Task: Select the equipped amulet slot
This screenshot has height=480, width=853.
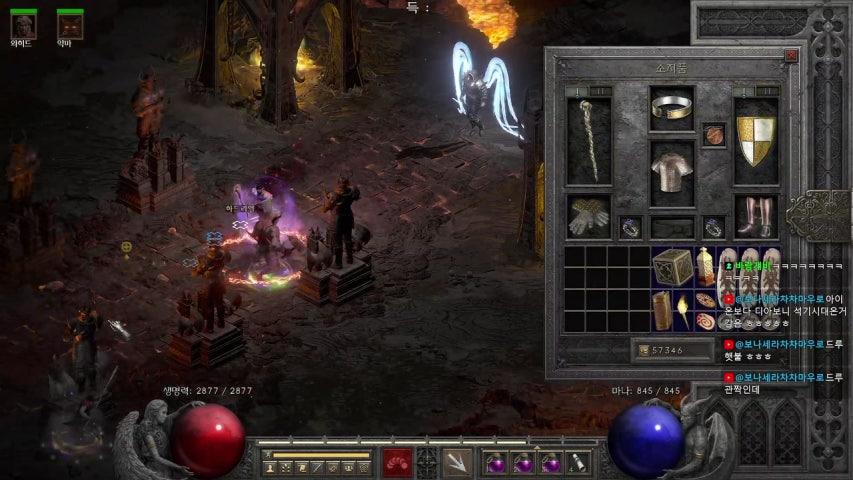Action: (714, 134)
